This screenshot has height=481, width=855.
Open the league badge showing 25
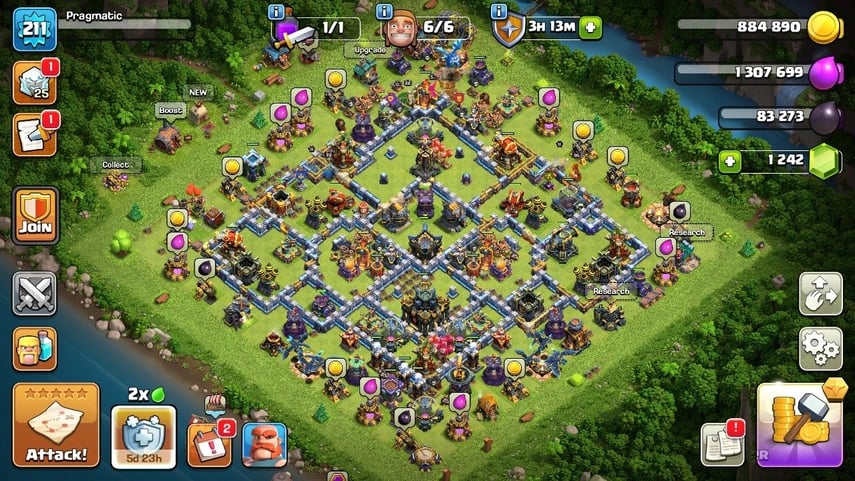pyautogui.click(x=33, y=83)
